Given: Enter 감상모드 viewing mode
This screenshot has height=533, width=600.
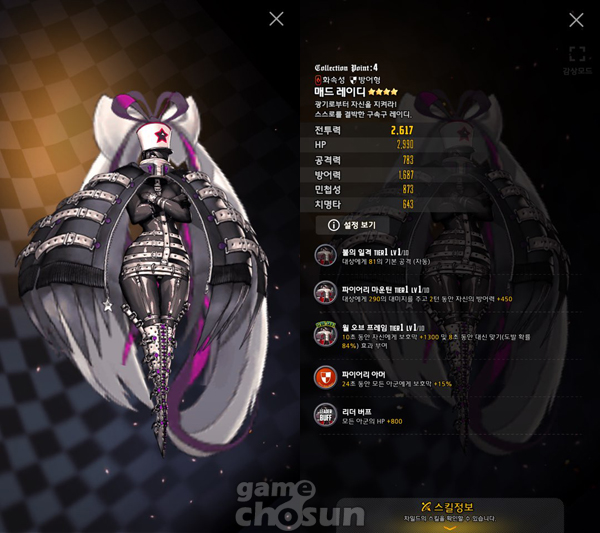Looking at the screenshot, I should [x=576, y=58].
